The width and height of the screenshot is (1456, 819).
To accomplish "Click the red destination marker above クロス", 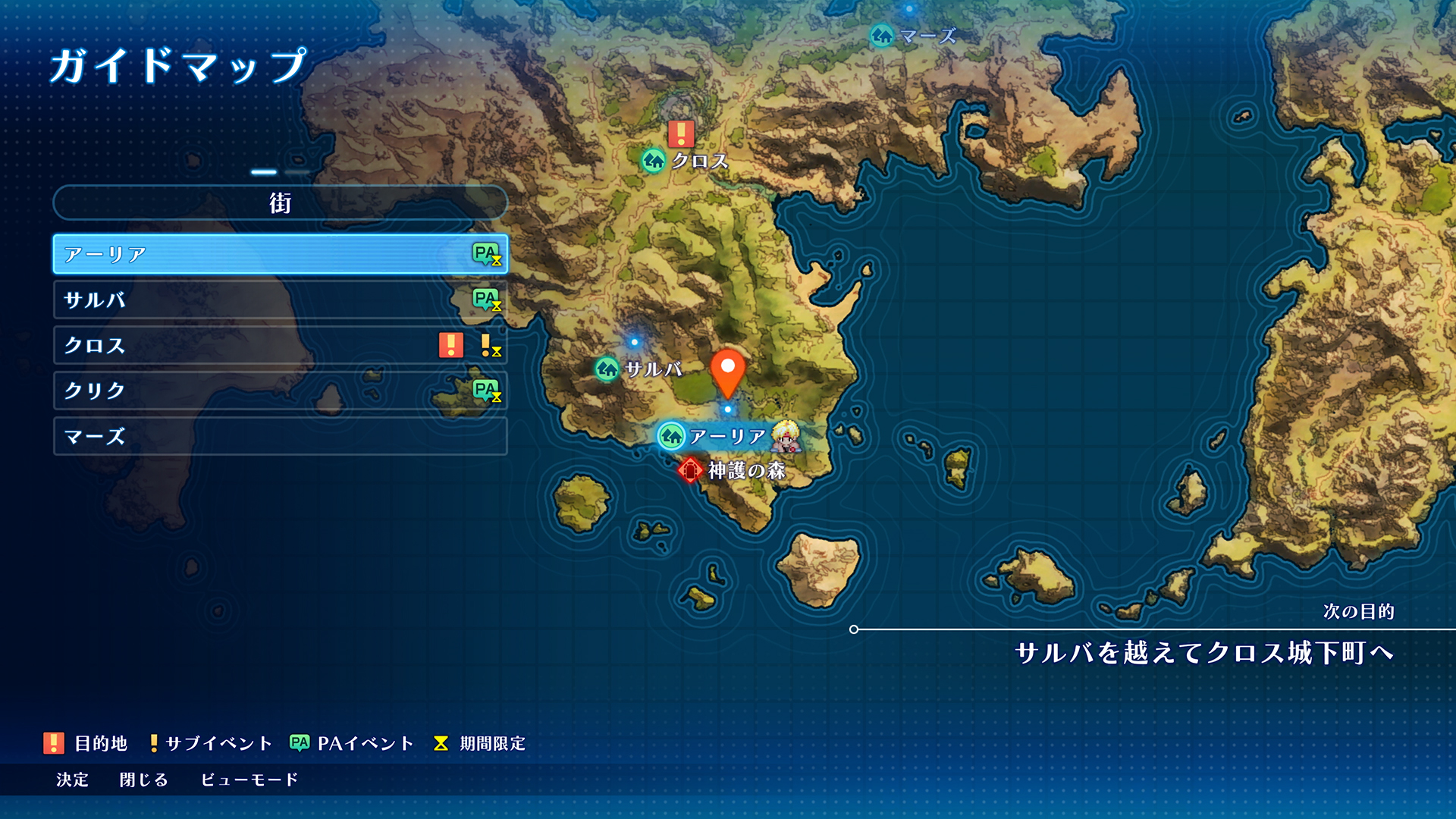I will click(x=681, y=133).
